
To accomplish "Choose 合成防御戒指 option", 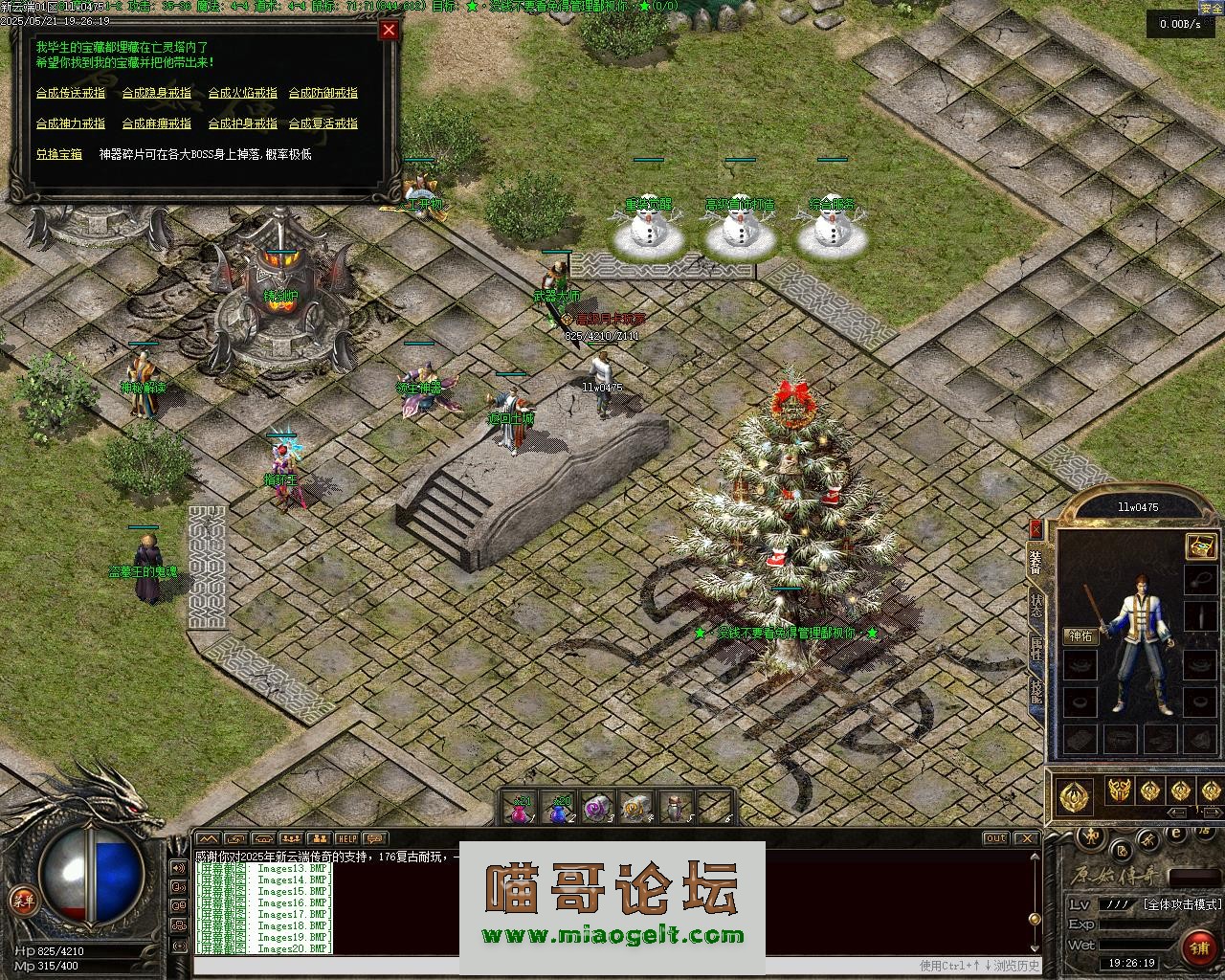I will pyautogui.click(x=323, y=93).
